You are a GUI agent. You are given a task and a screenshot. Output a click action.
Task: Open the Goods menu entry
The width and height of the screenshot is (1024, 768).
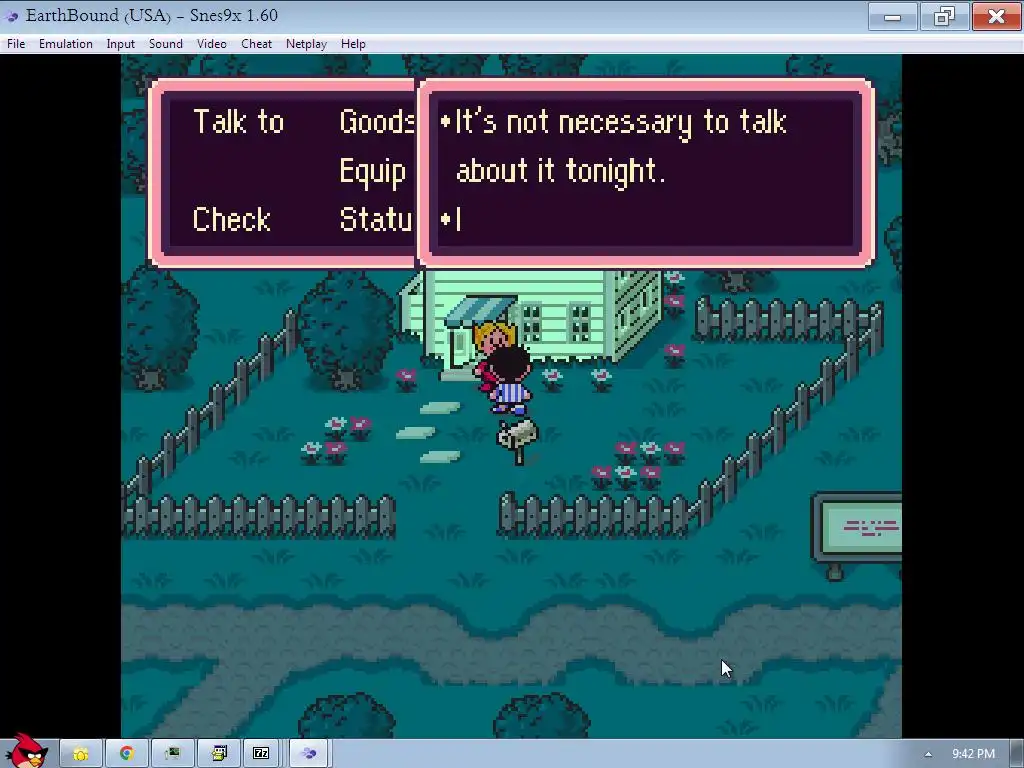(376, 122)
